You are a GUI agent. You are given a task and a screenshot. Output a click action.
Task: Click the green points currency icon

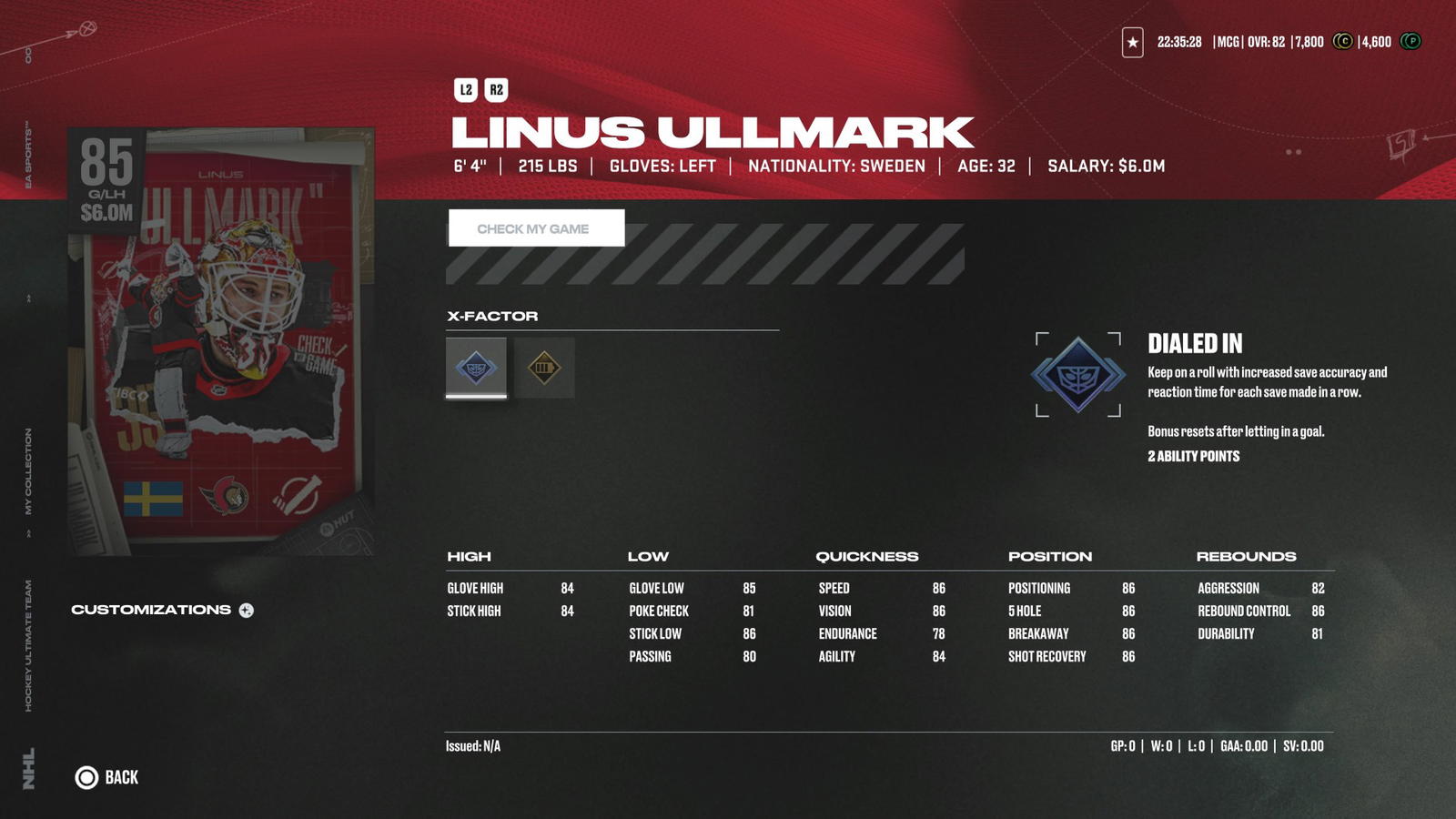click(1410, 42)
